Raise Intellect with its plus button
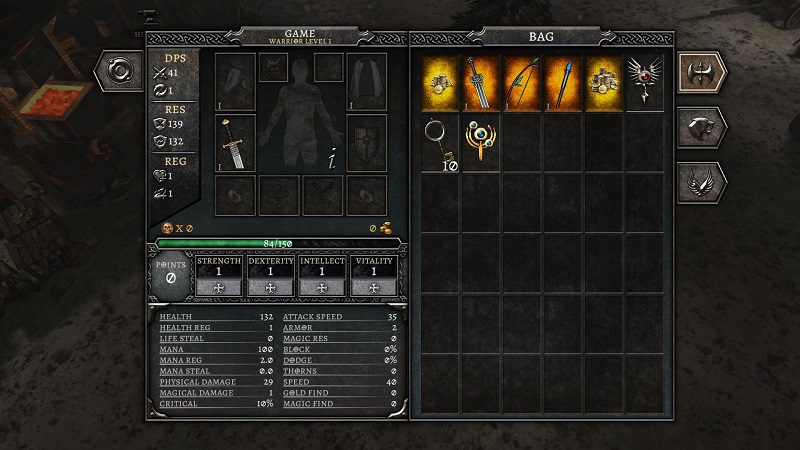 [x=322, y=287]
